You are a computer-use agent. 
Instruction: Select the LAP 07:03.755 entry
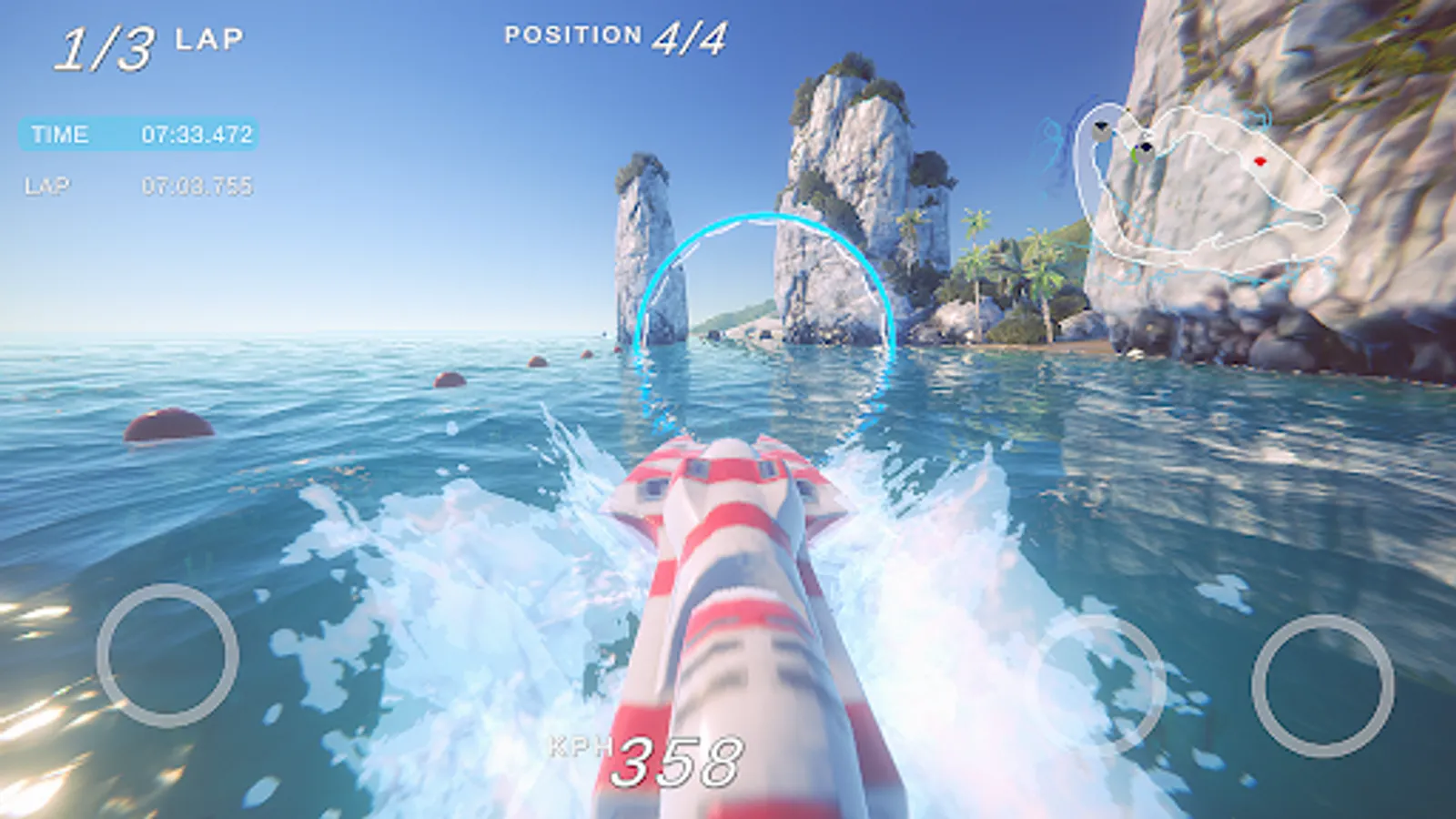click(x=196, y=187)
